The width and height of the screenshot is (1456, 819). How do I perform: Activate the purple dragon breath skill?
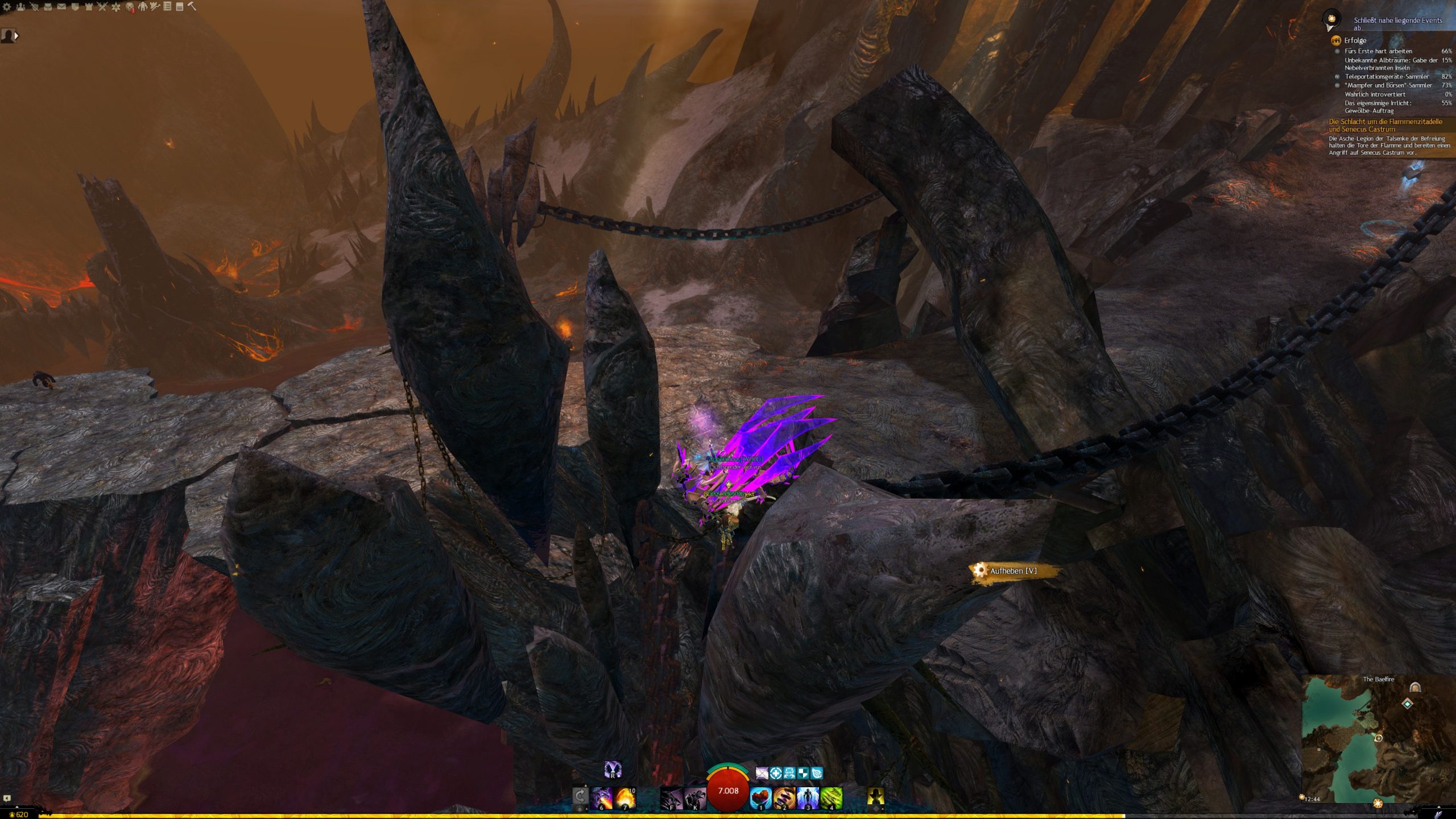tap(602, 798)
